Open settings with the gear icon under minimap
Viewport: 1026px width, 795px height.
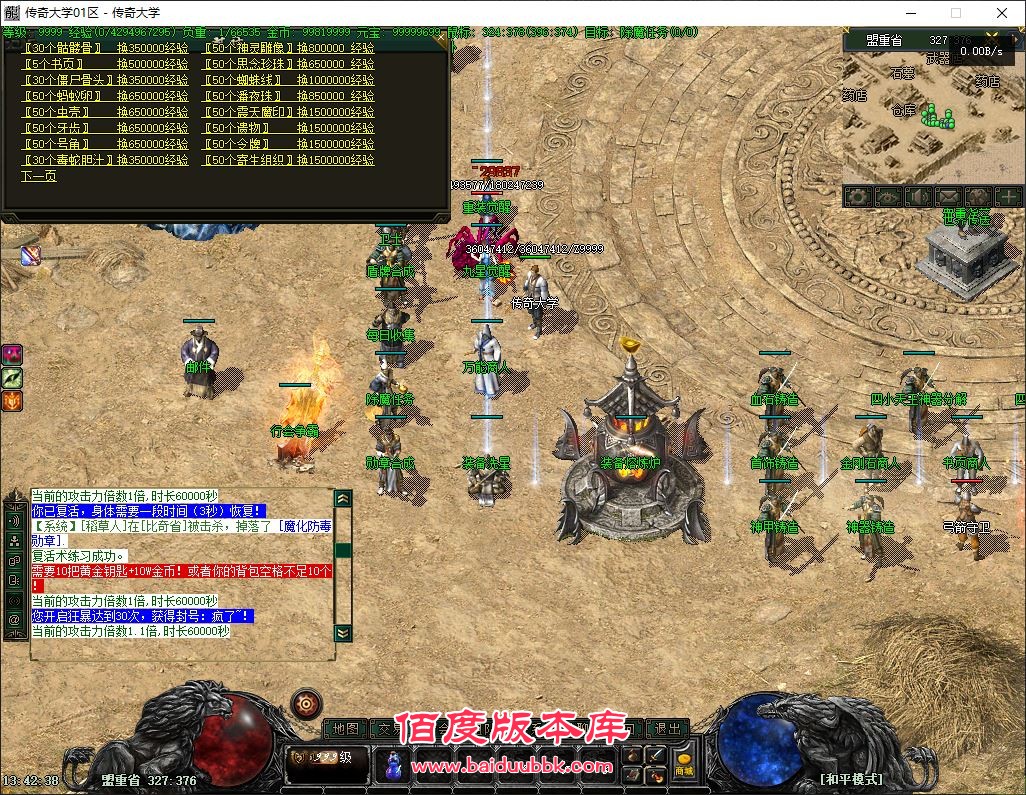point(857,197)
